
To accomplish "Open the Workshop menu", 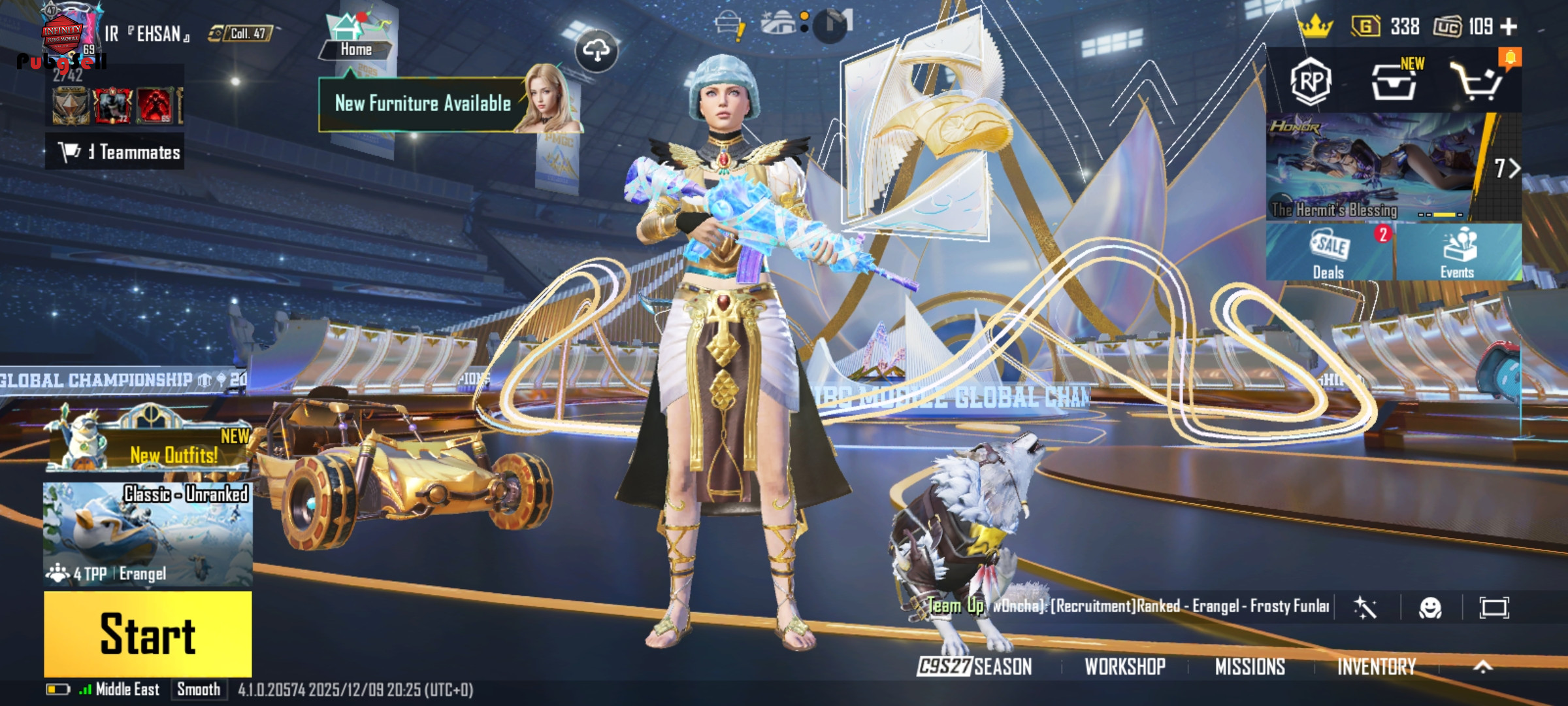I will click(1125, 667).
